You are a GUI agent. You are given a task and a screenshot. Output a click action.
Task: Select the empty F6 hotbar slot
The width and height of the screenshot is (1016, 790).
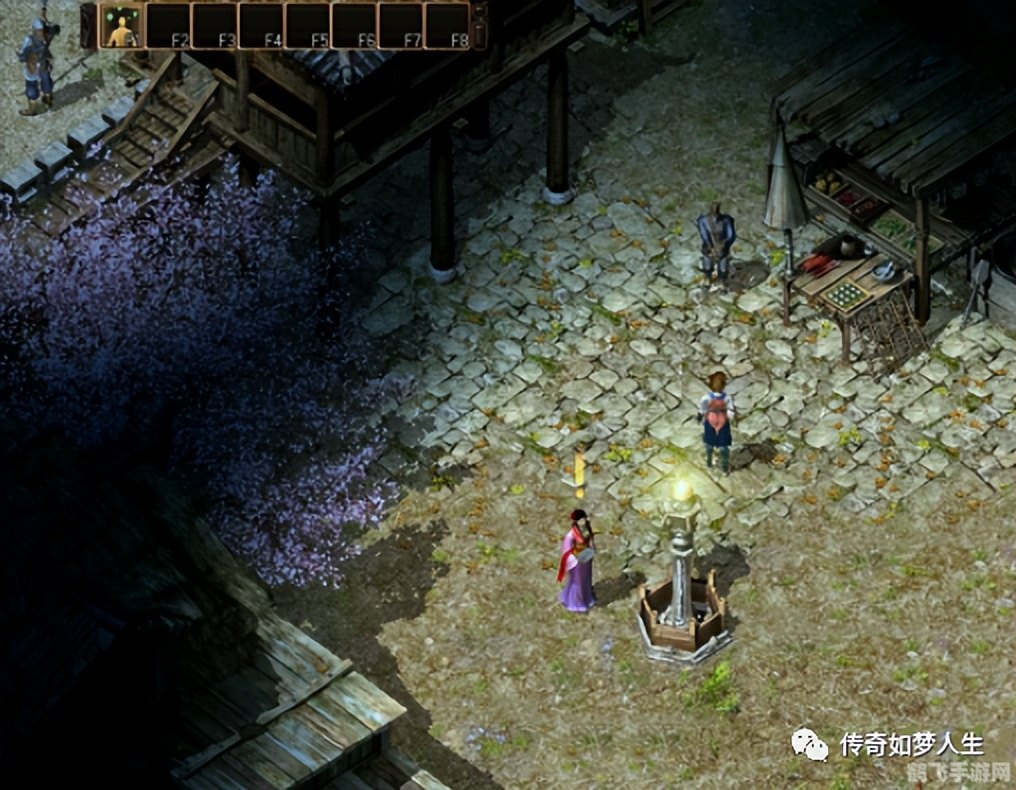354,26
